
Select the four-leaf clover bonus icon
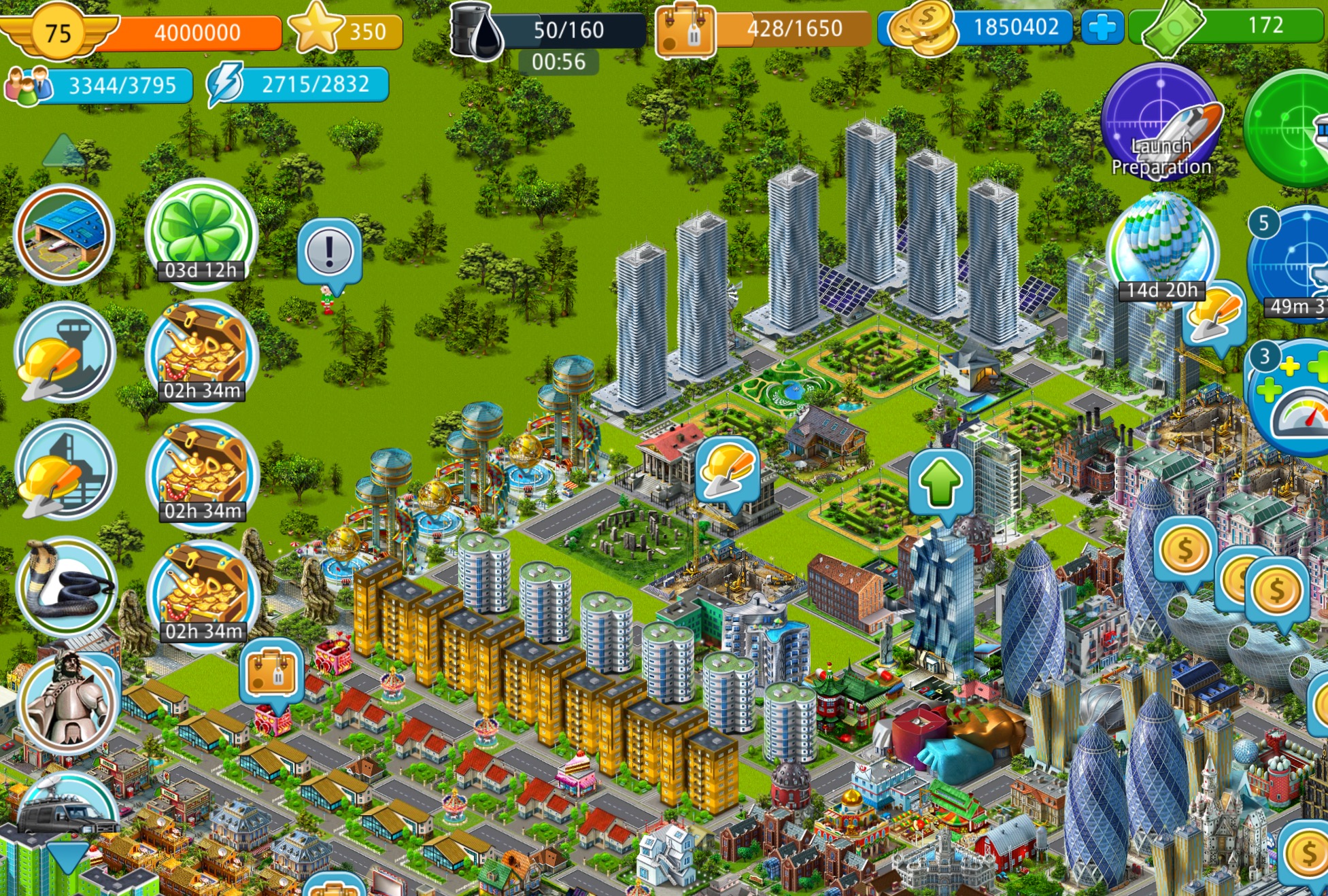(x=201, y=232)
